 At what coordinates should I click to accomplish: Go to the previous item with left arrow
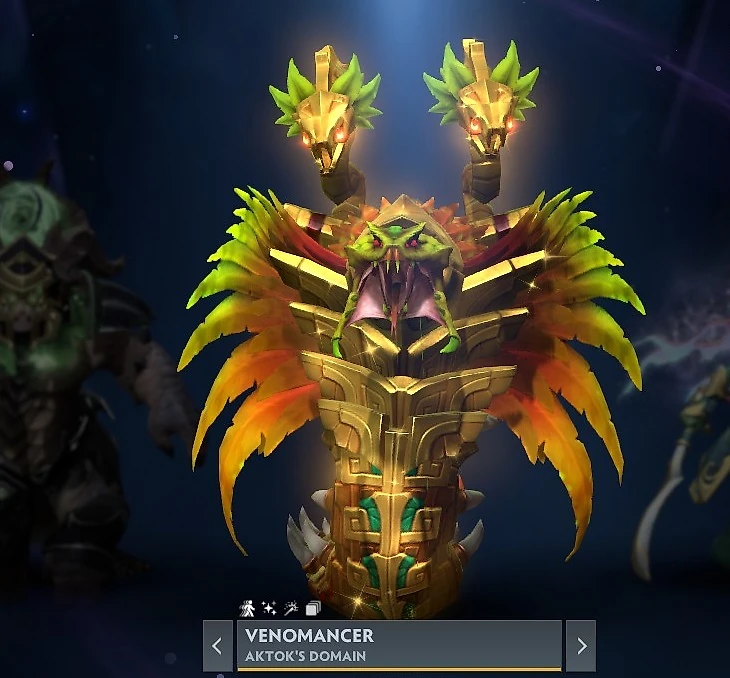click(x=217, y=645)
